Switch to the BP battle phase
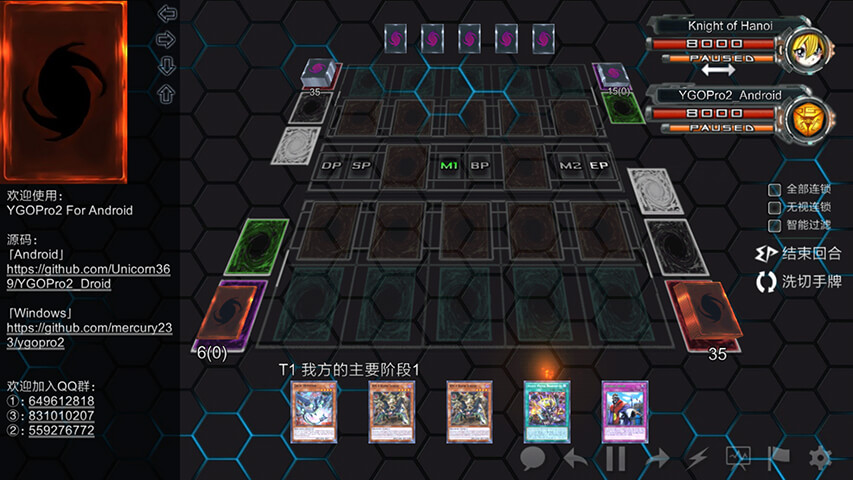 coord(480,165)
